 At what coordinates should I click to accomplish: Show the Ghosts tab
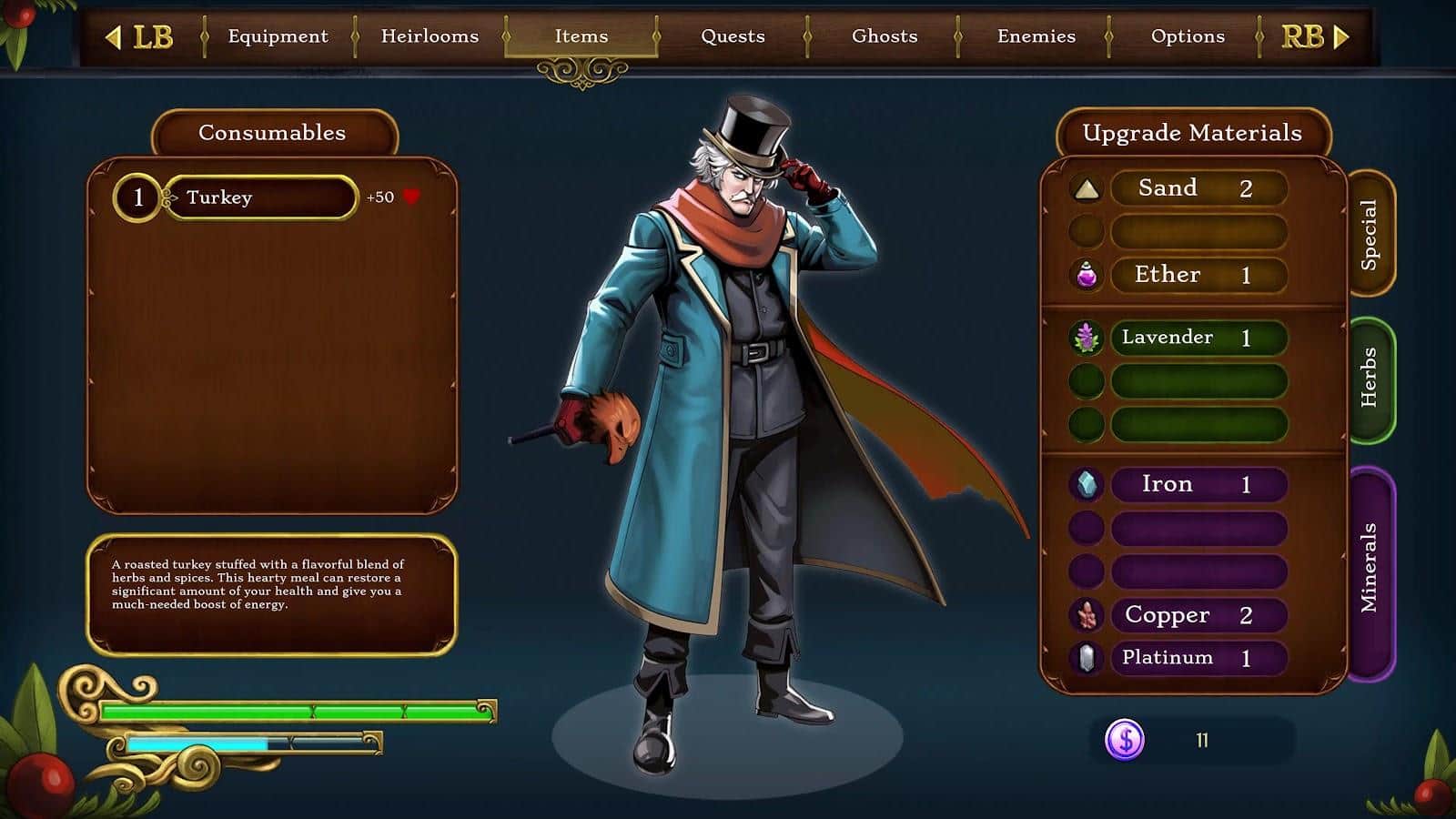coord(885,36)
